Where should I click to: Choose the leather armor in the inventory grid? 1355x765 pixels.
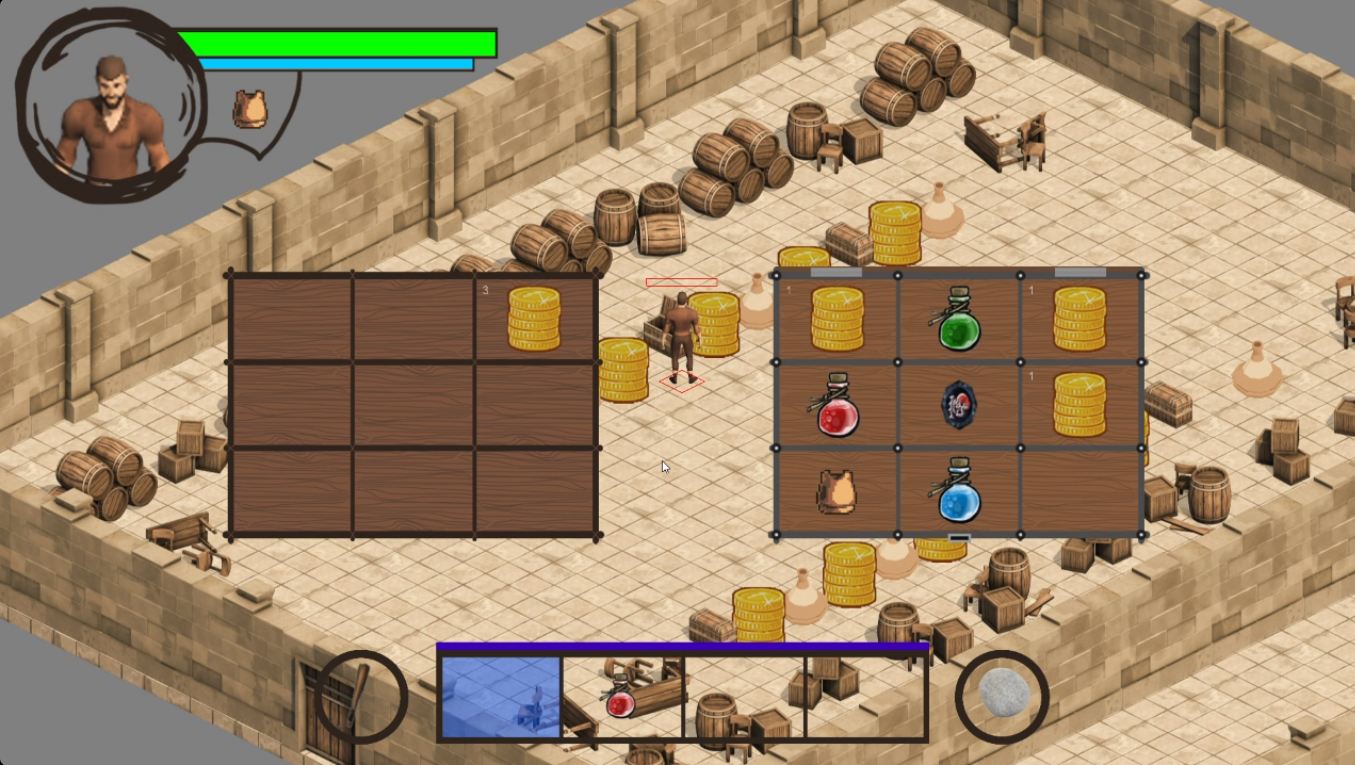coord(836,492)
